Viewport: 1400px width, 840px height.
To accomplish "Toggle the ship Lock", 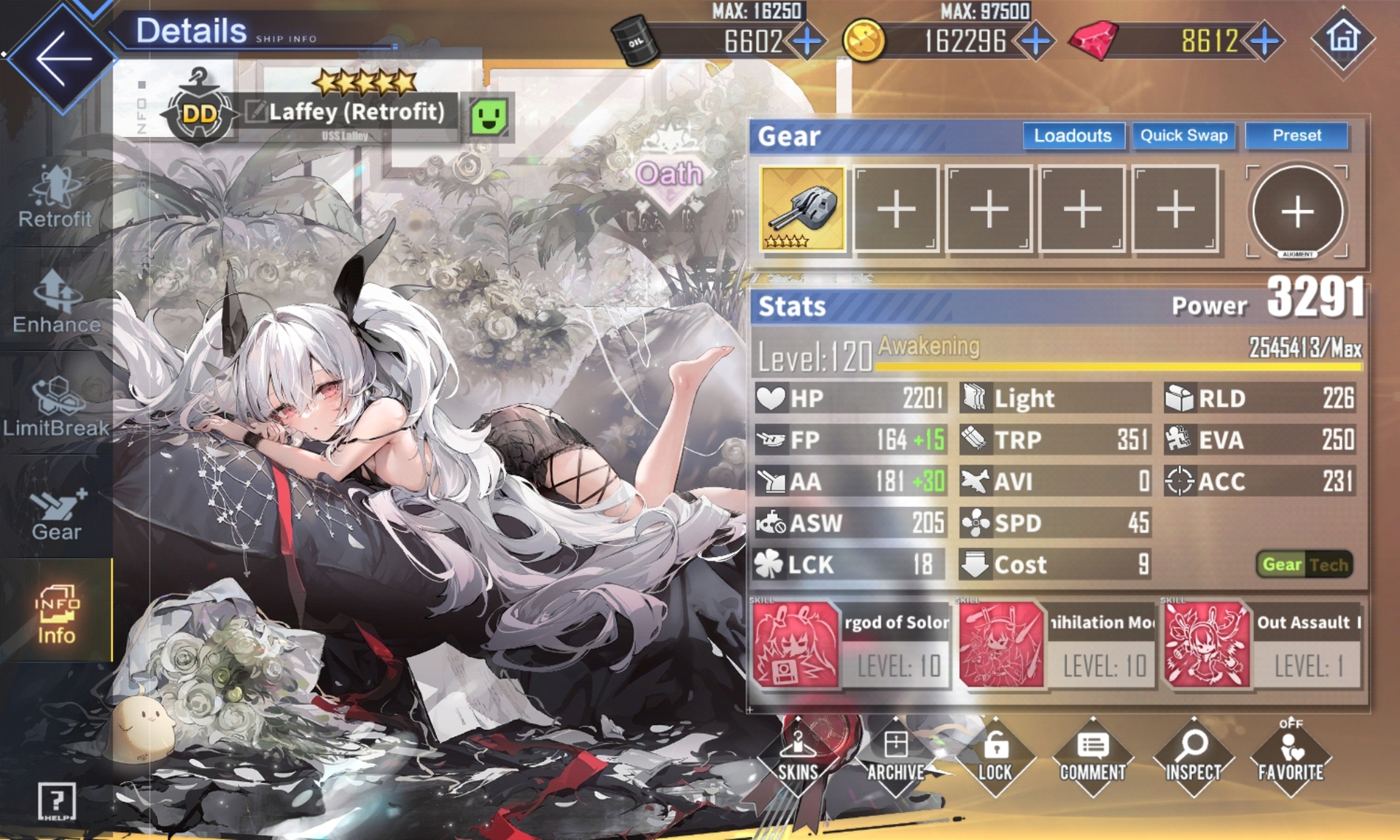I will (x=995, y=757).
